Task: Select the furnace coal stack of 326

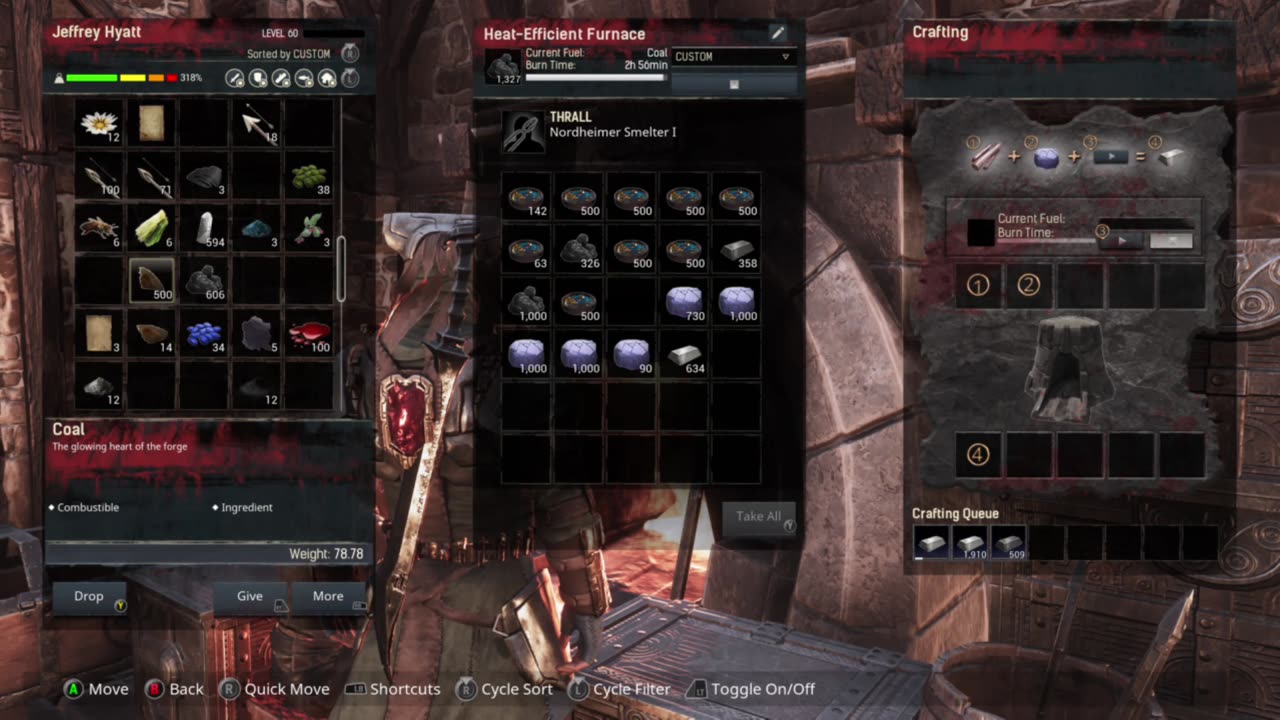Action: click(579, 249)
